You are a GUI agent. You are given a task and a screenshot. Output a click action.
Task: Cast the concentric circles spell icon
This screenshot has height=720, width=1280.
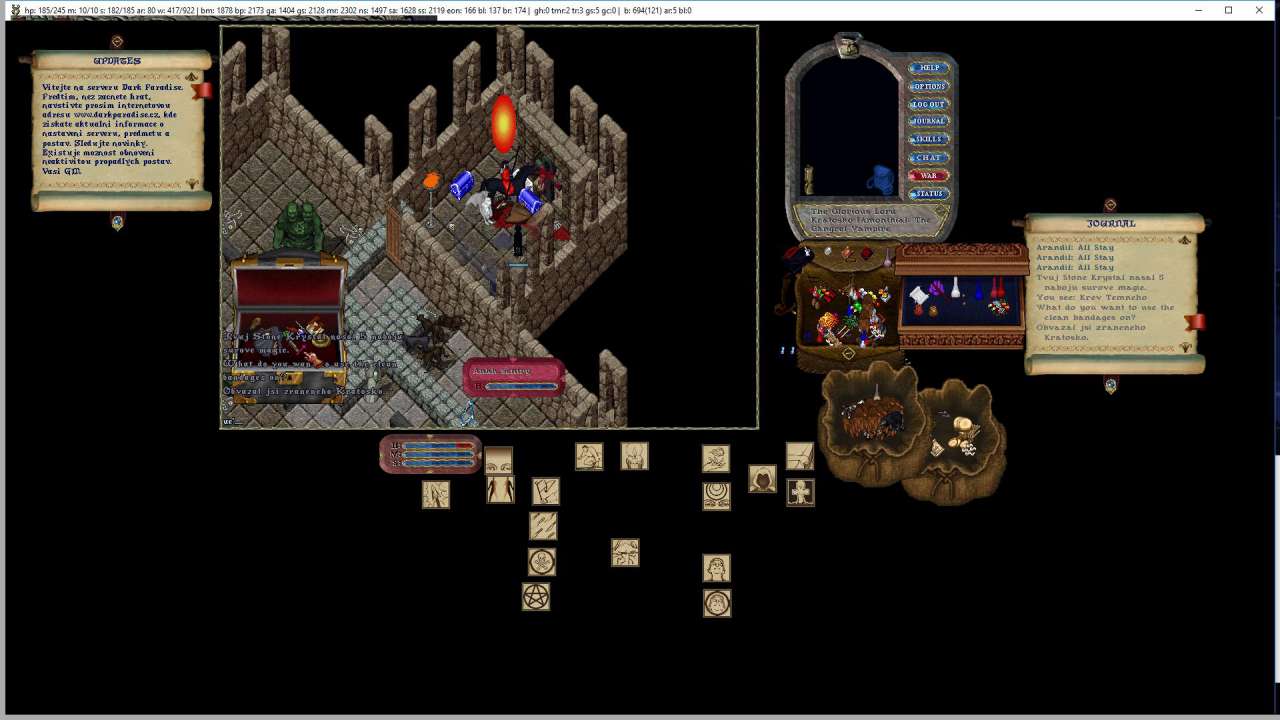pos(716,495)
